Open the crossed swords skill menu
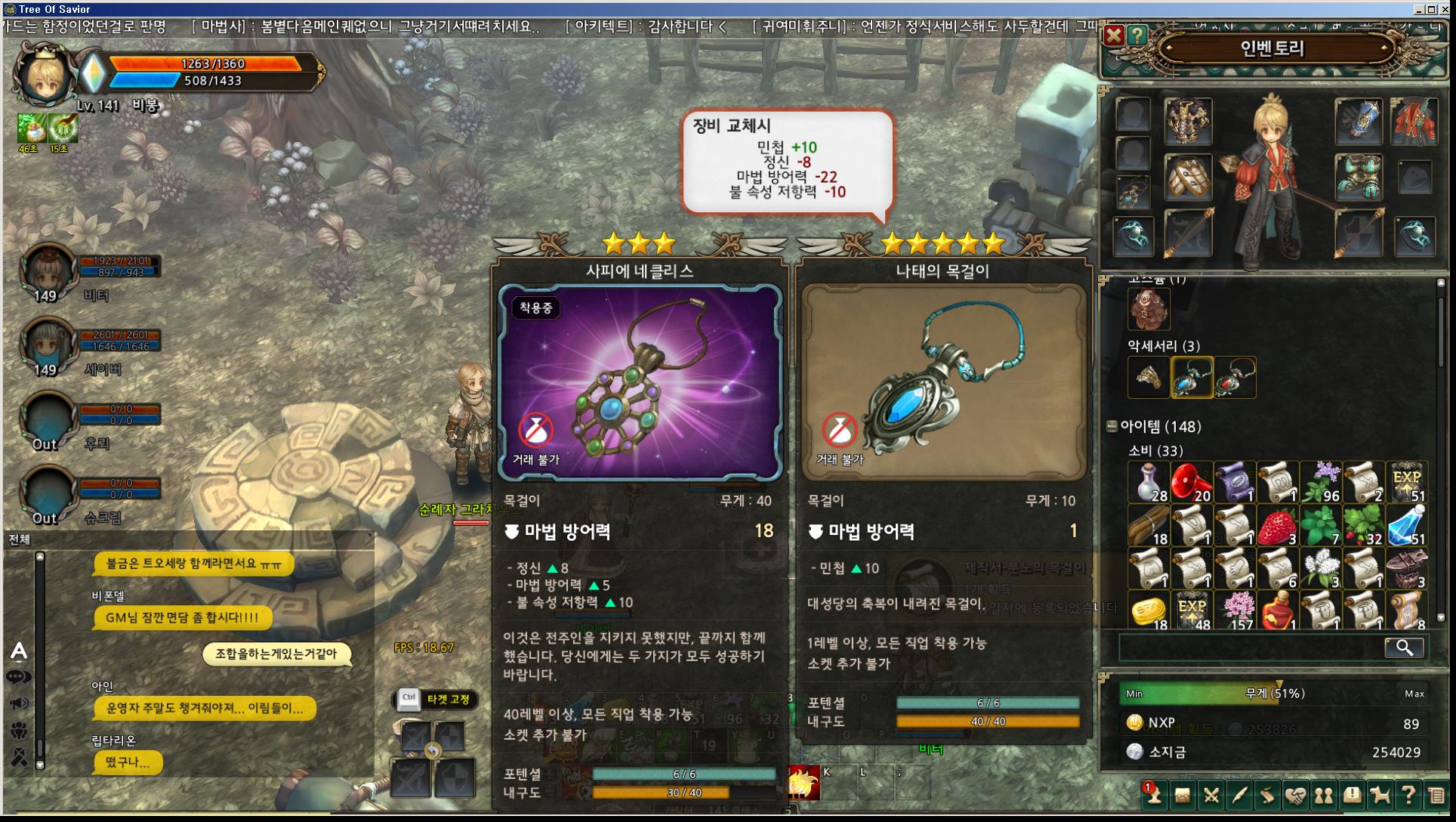The height and width of the screenshot is (822, 1456). pos(1211,795)
